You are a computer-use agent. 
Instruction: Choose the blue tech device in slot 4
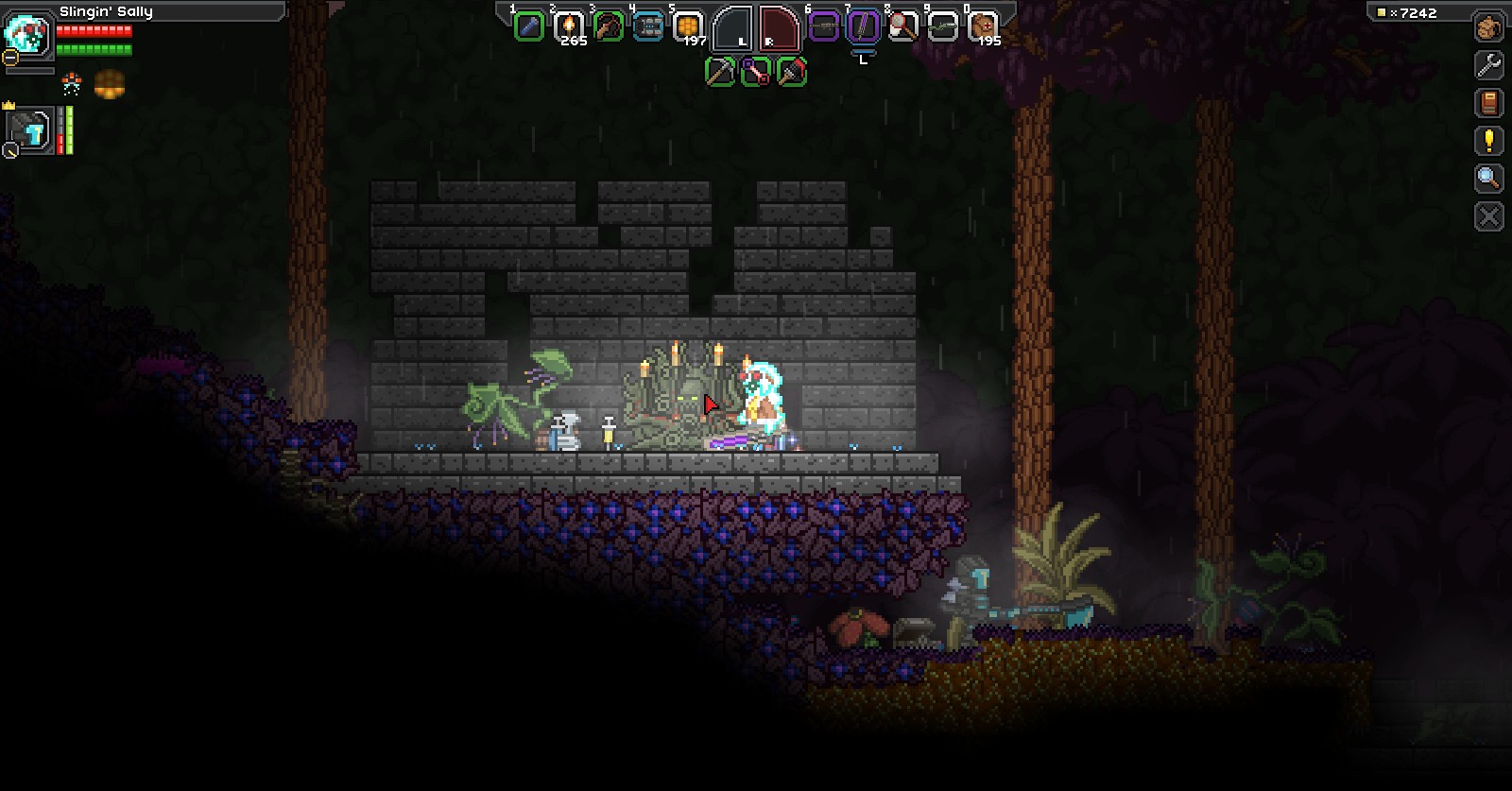point(648,26)
